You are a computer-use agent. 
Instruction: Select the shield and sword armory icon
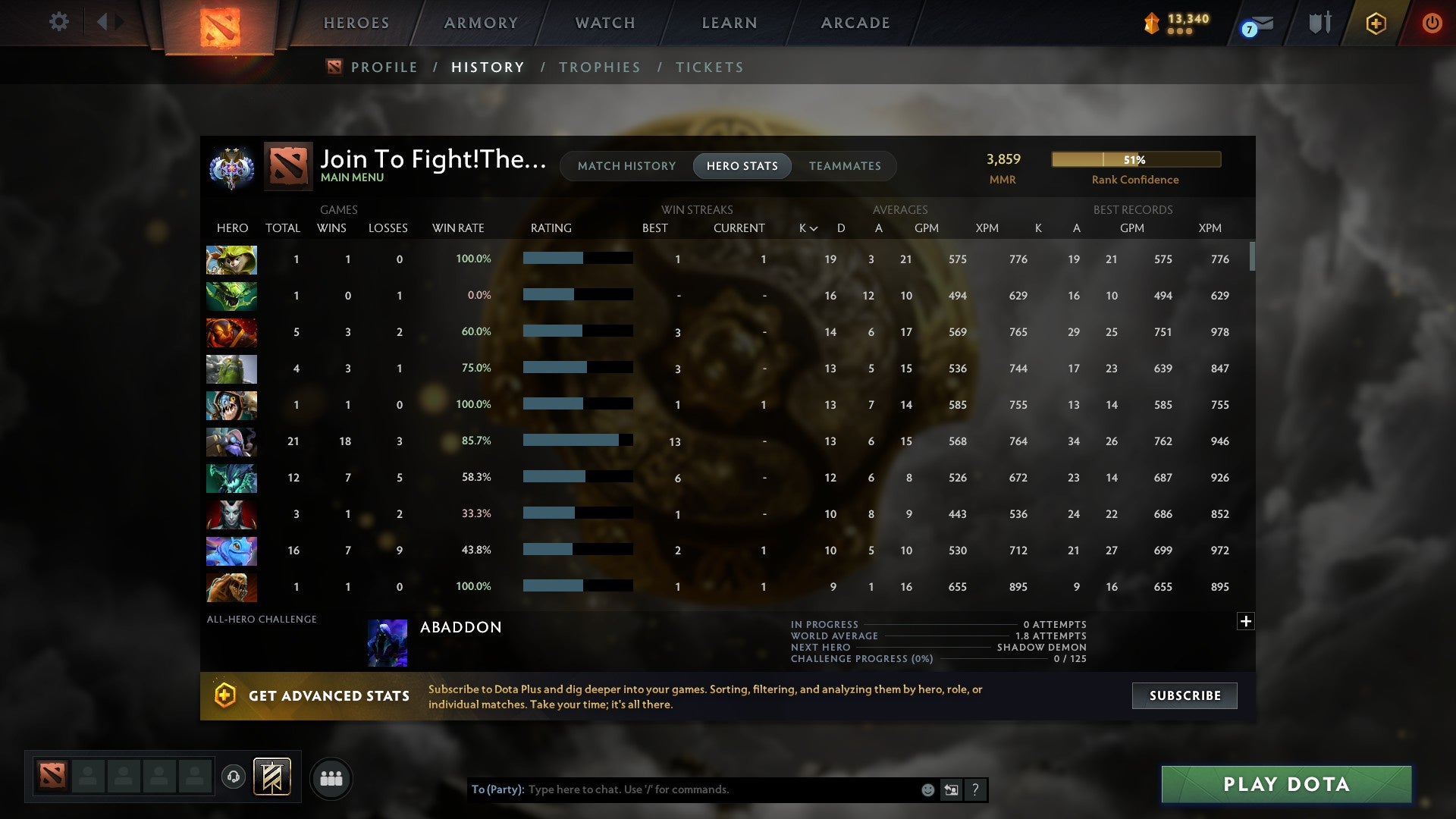point(1319,23)
